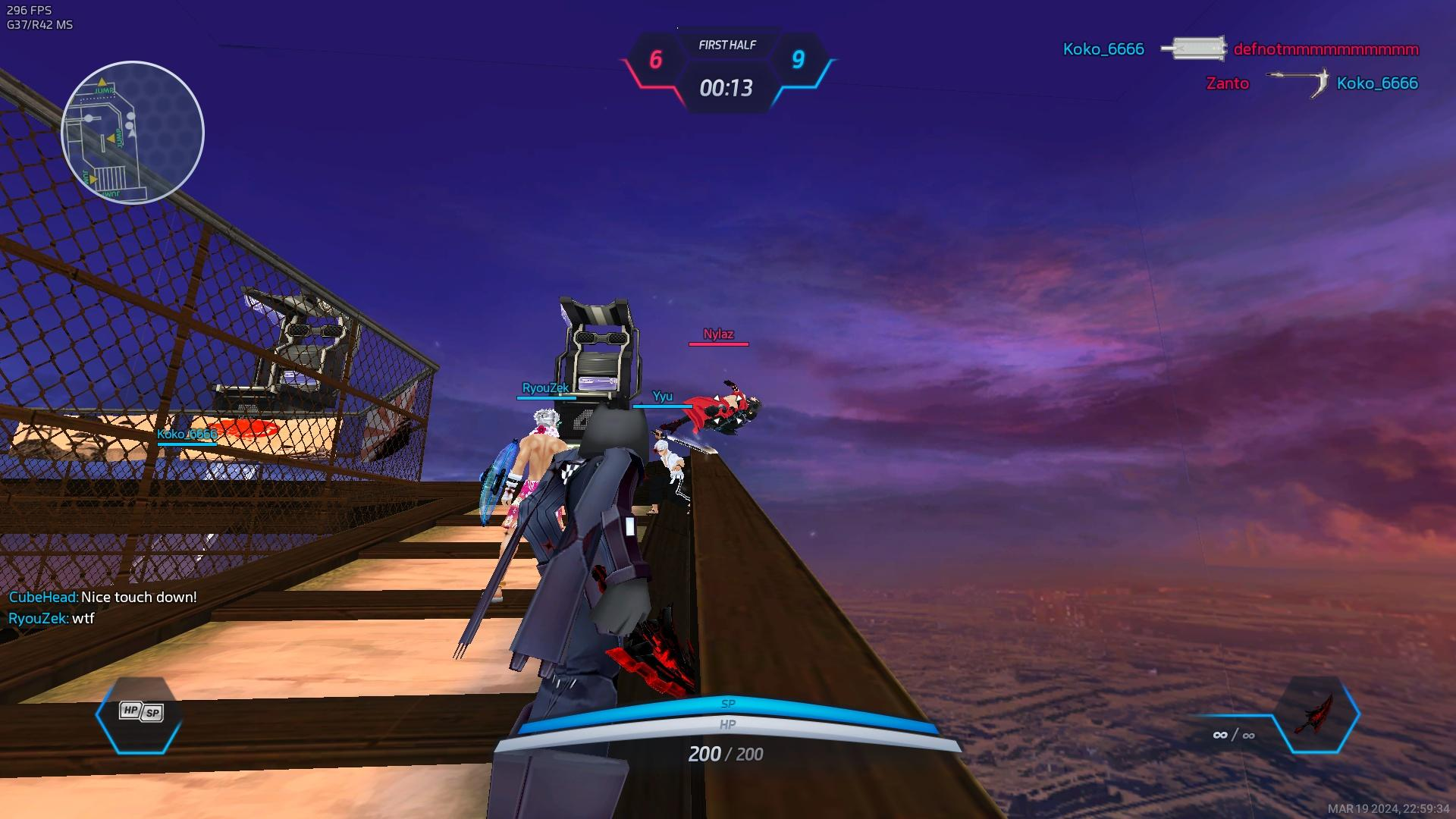The image size is (1456, 819).
Task: Click the sword icon in the kill feed
Action: point(1194,49)
